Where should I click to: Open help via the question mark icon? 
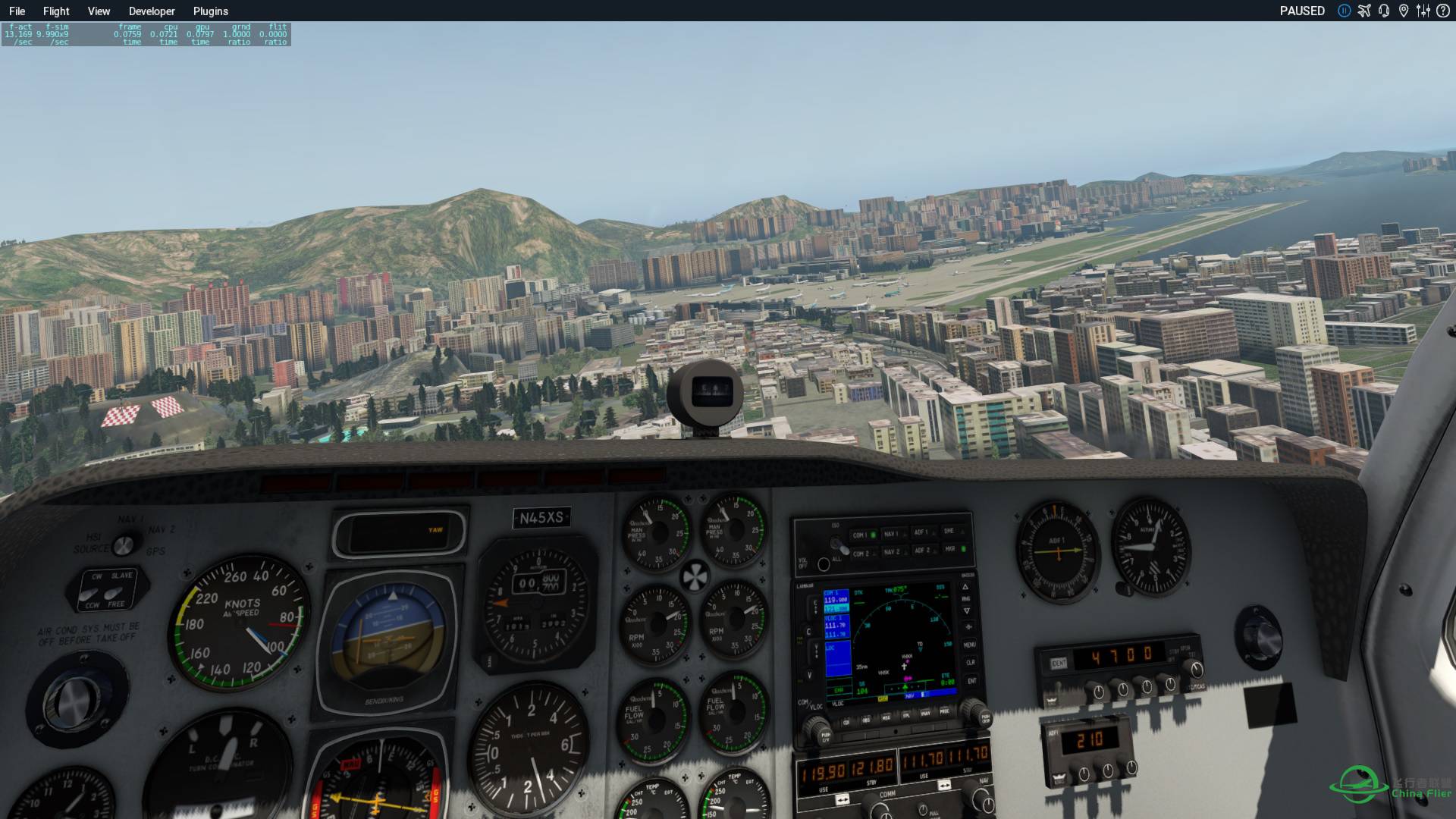pos(1444,11)
